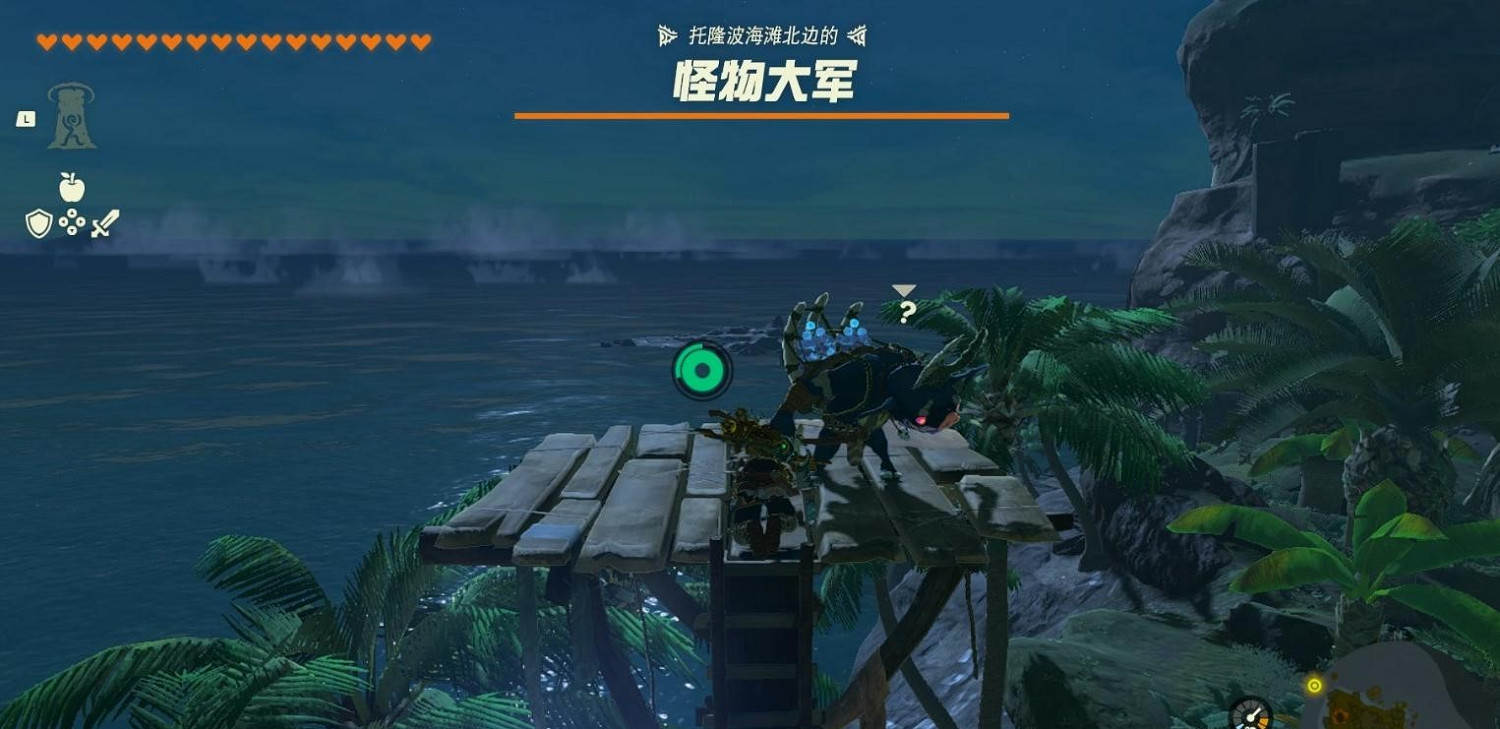Click the apple food item icon
The width and height of the screenshot is (1500, 729).
click(x=70, y=186)
